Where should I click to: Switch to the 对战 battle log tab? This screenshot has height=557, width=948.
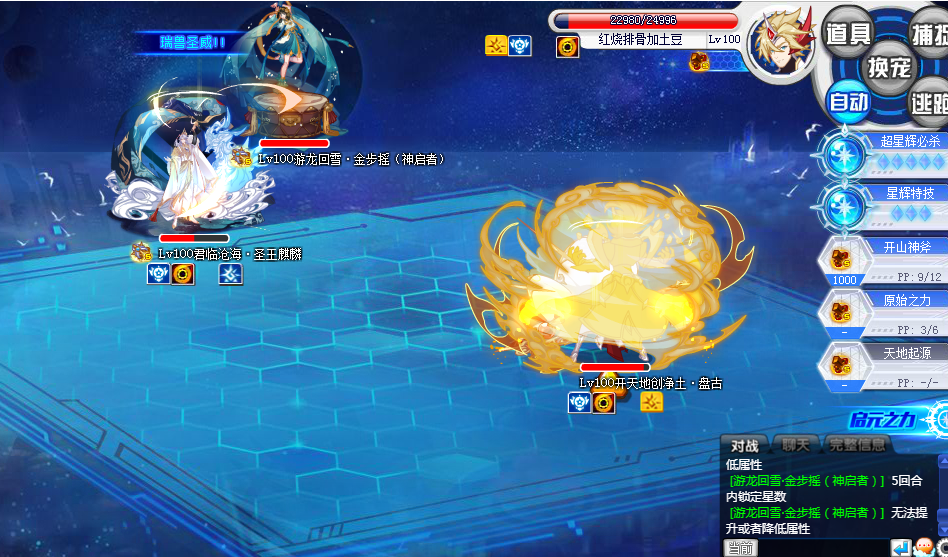744,445
